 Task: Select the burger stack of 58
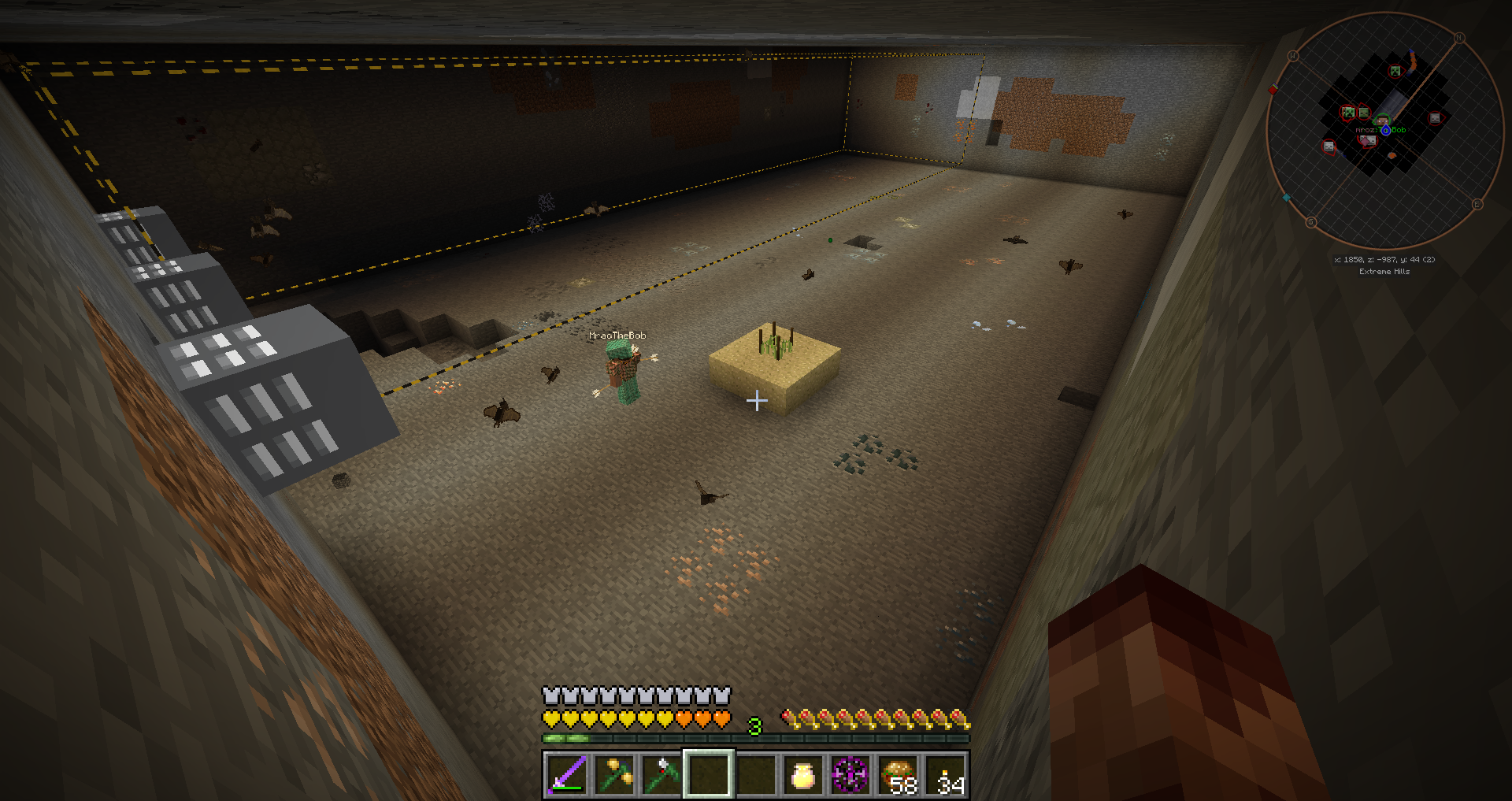[899, 775]
